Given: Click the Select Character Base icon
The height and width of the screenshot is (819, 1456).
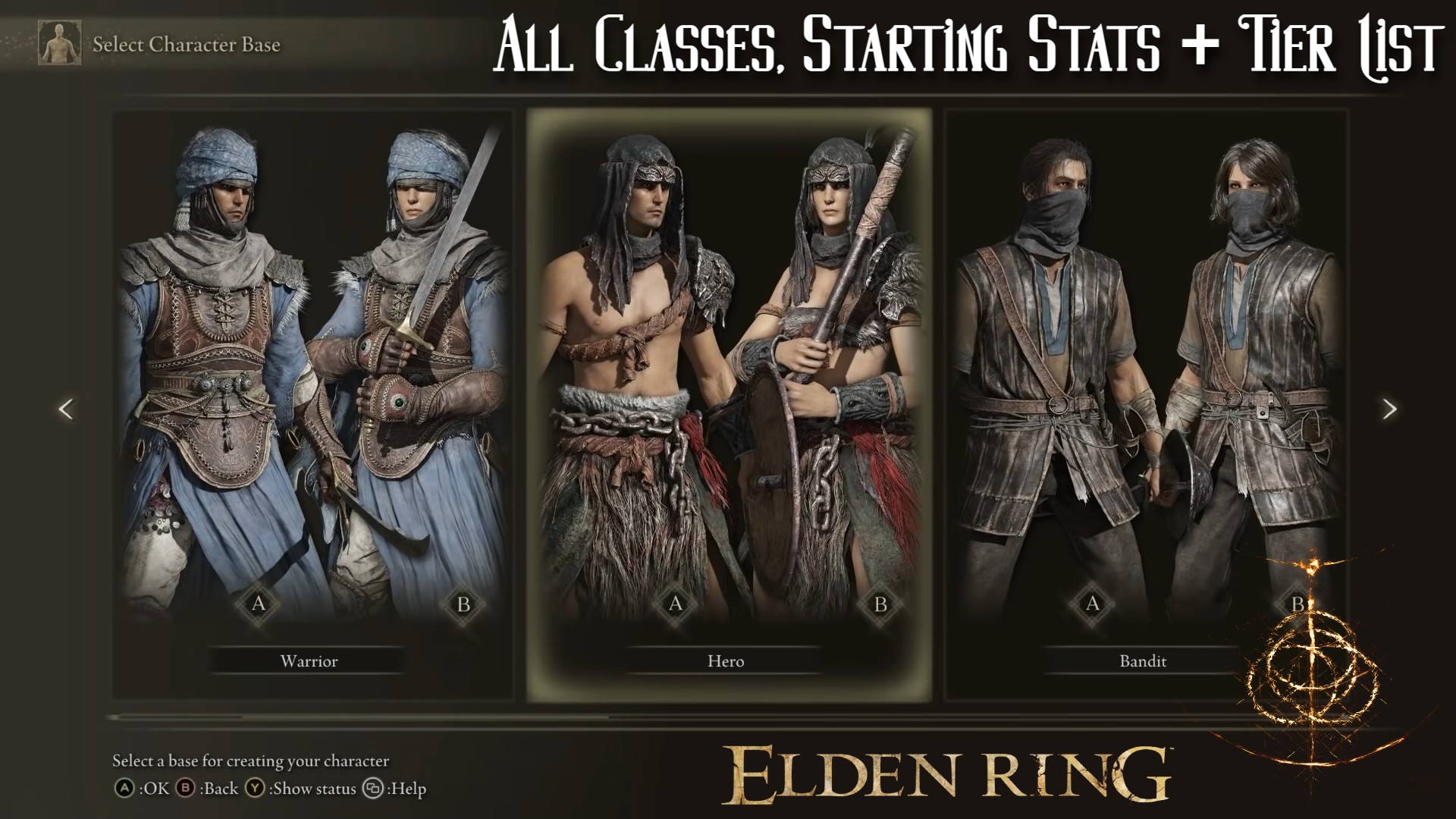Looking at the screenshot, I should [x=59, y=44].
